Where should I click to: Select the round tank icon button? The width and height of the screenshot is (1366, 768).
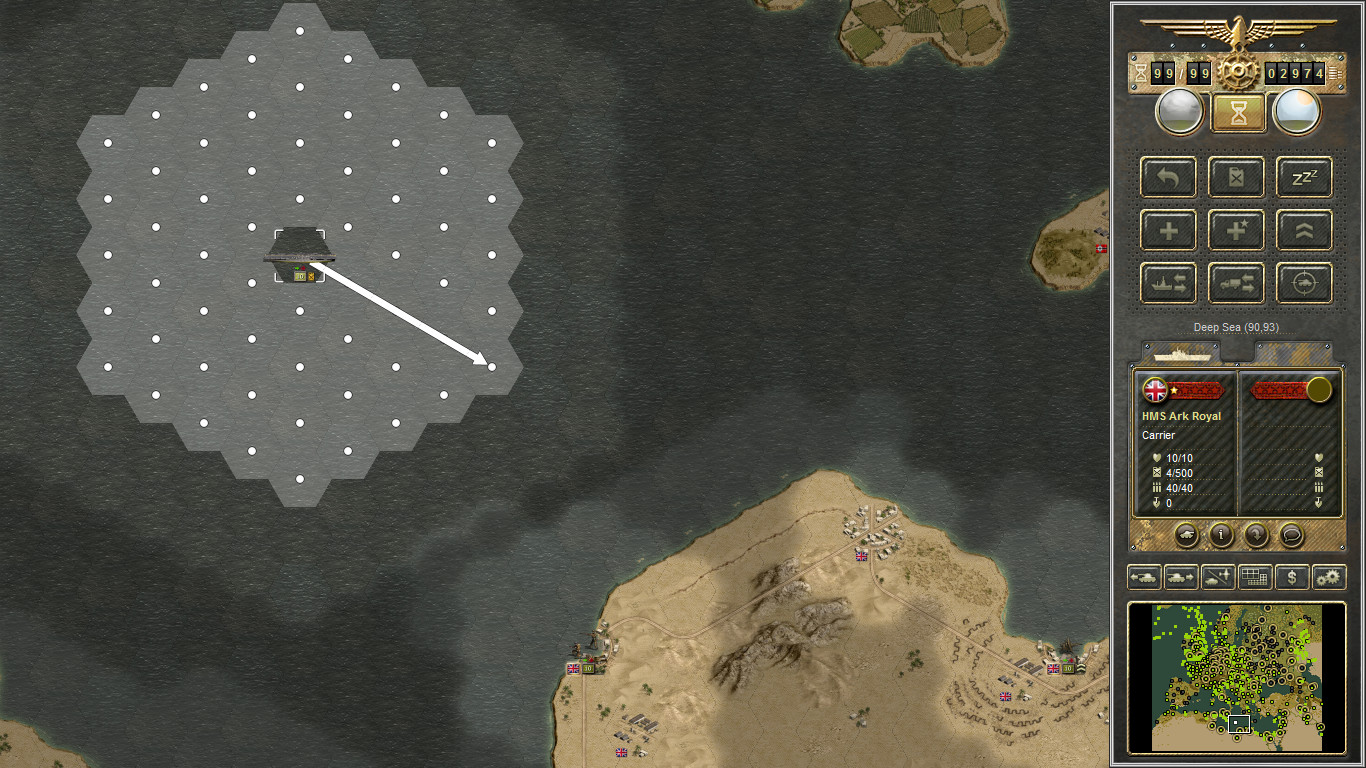coord(1186,535)
